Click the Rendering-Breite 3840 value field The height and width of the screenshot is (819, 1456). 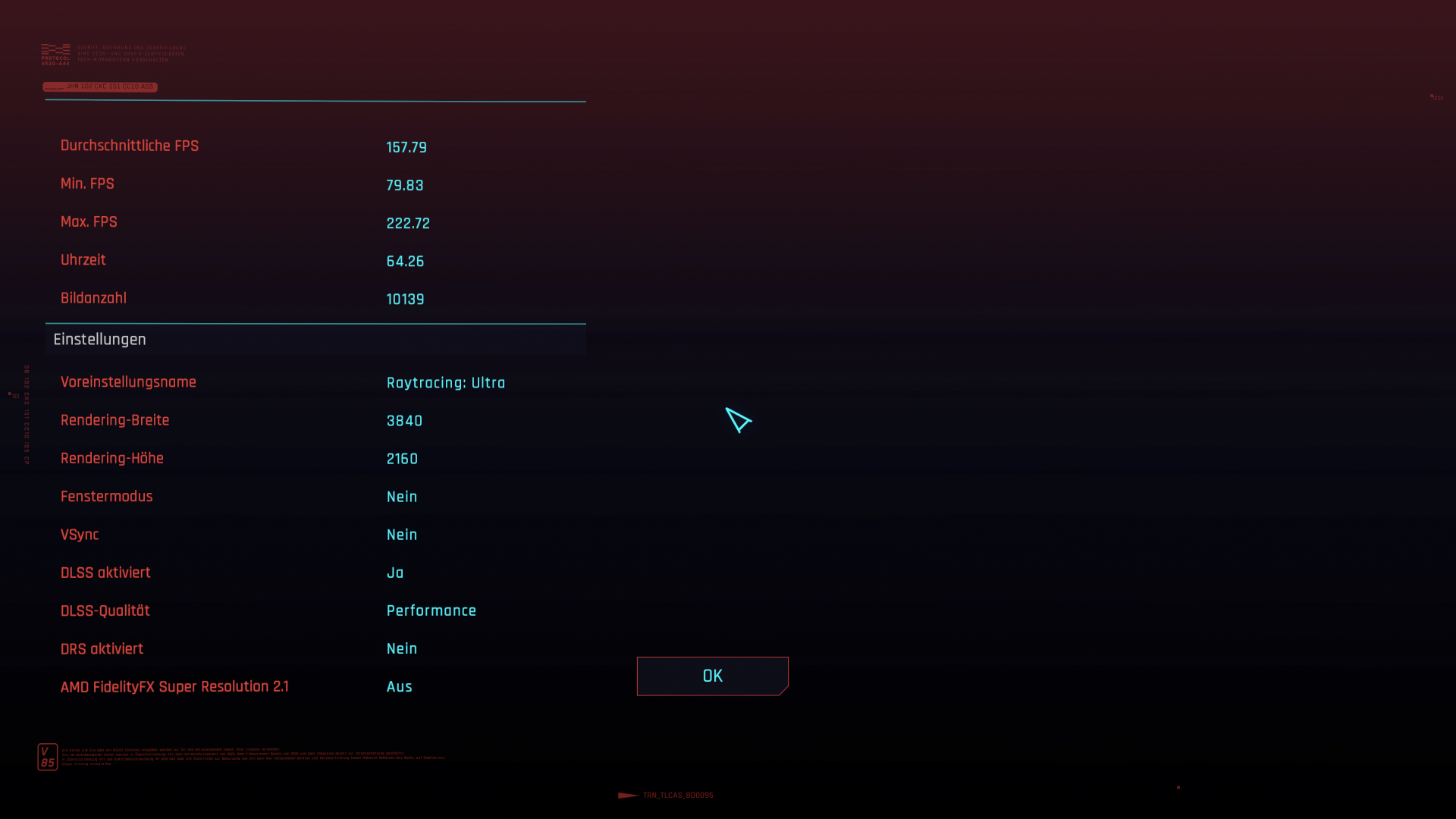pos(404,421)
